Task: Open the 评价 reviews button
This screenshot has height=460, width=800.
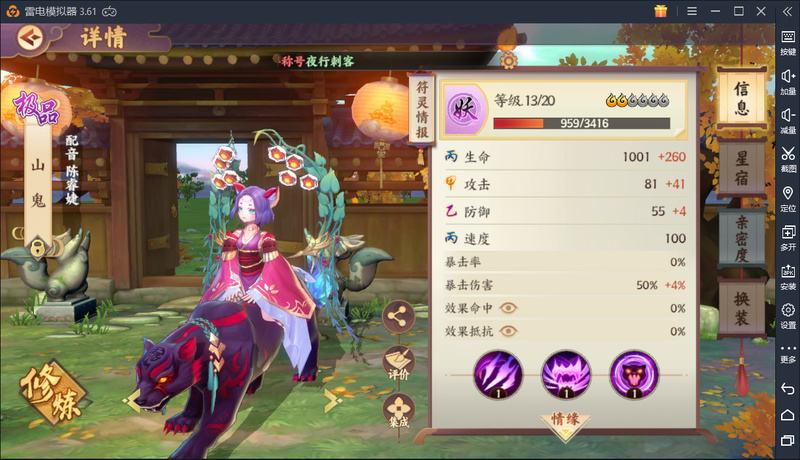Action: pyautogui.click(x=399, y=362)
